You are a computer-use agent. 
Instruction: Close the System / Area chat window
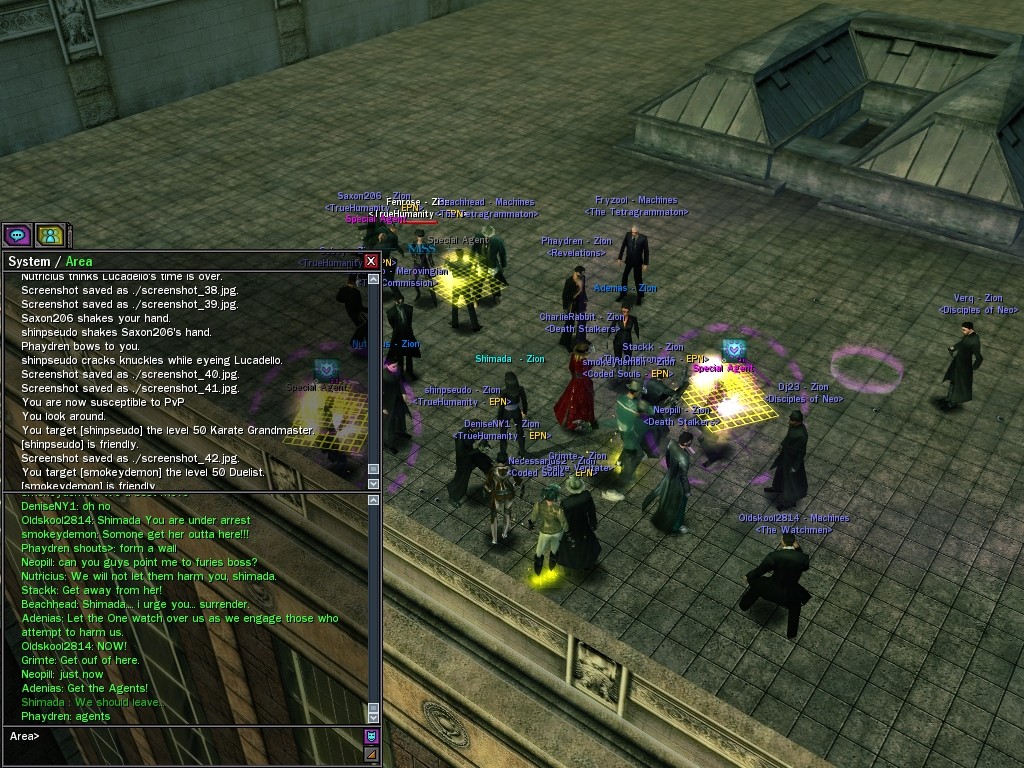(371, 261)
